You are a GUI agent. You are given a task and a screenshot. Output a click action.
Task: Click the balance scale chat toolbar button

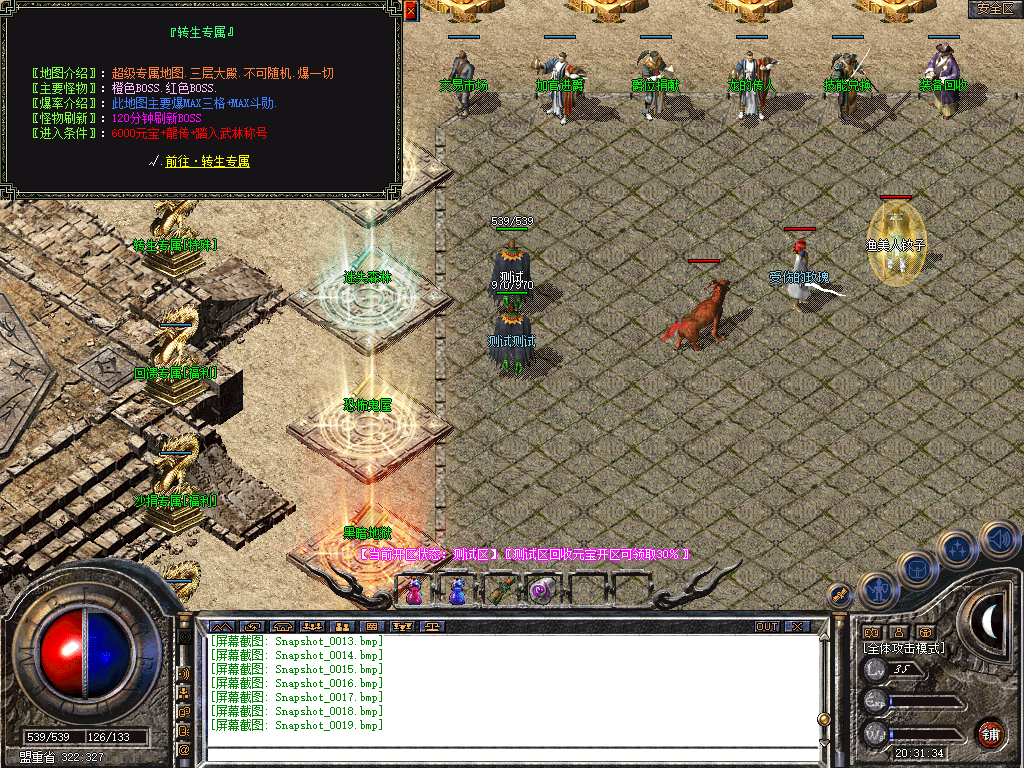[x=432, y=627]
